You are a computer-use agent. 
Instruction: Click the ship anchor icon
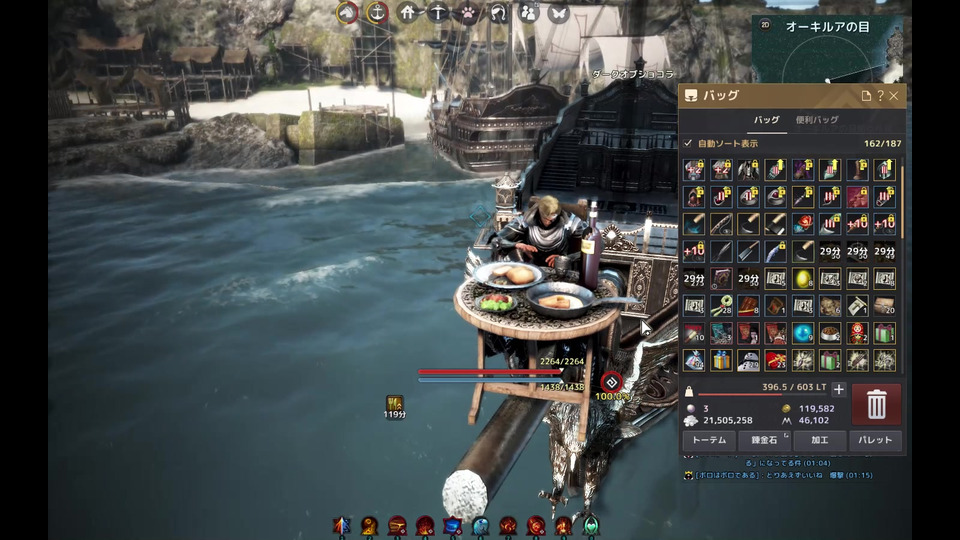point(377,12)
